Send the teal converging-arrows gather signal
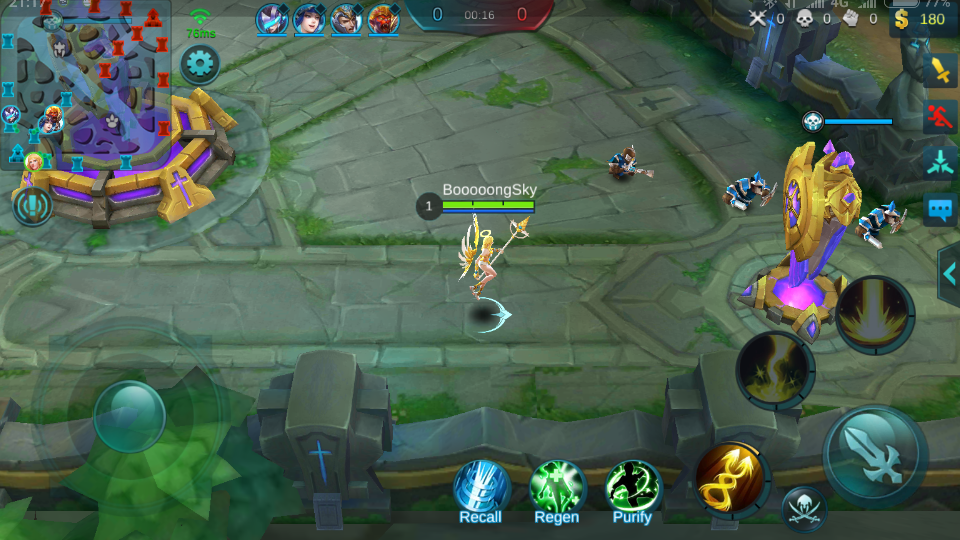Image resolution: width=960 pixels, height=540 pixels. [x=941, y=162]
